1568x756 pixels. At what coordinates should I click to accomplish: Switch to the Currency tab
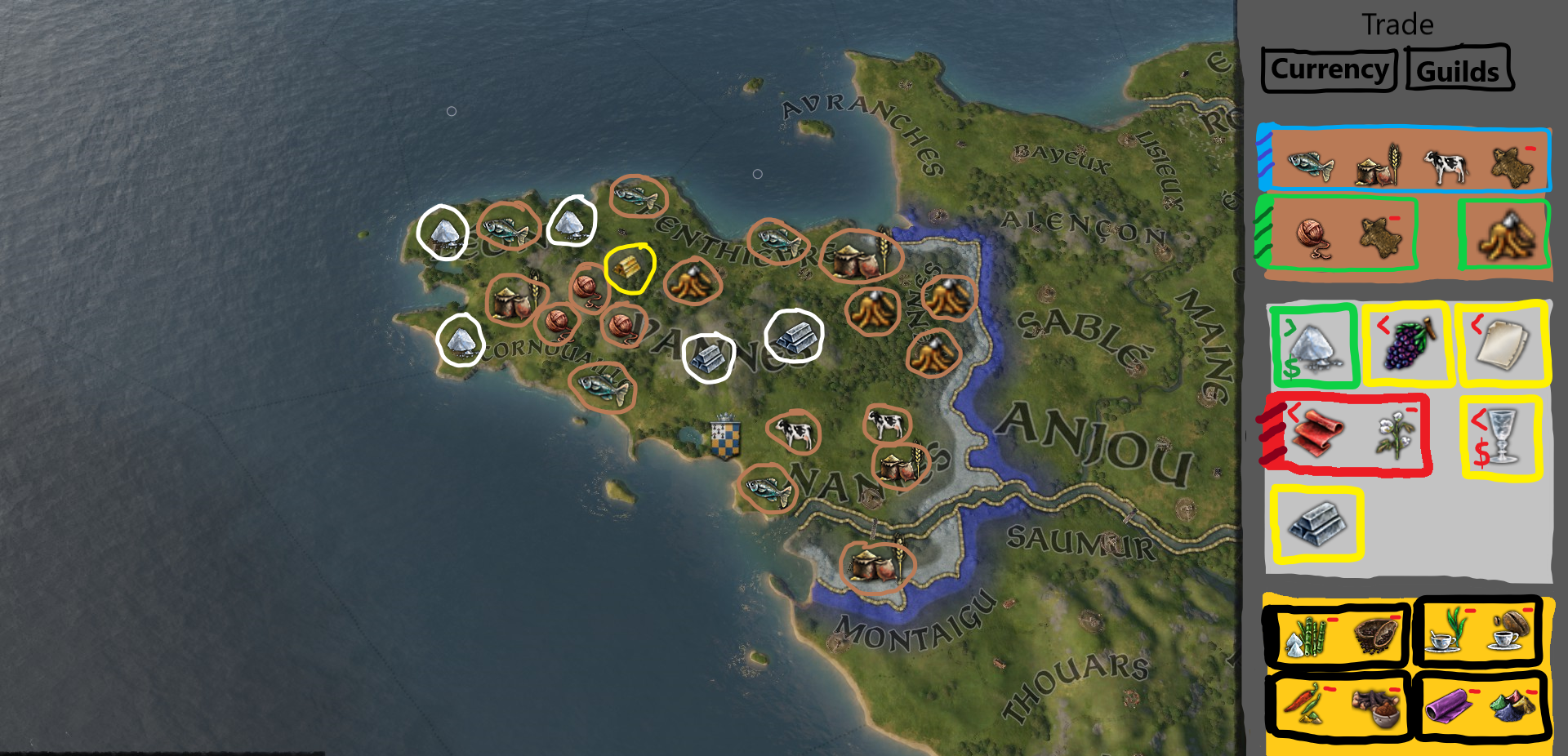[x=1327, y=69]
